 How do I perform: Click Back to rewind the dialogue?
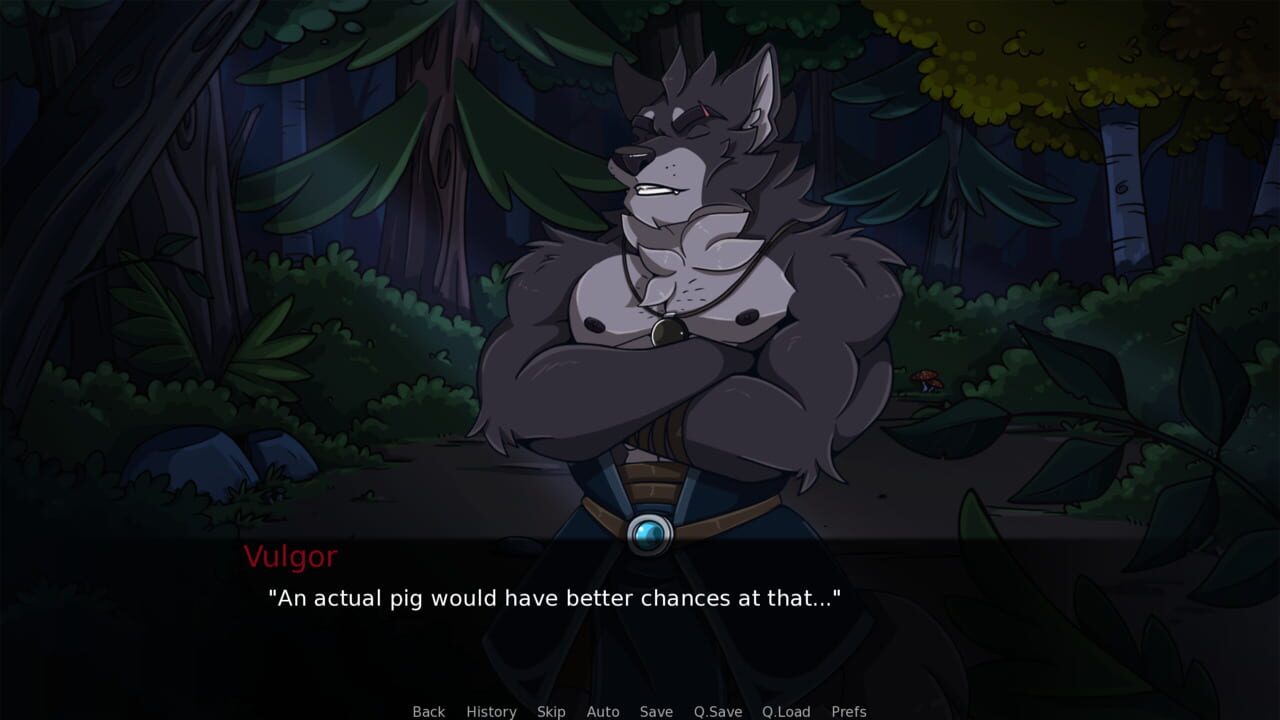pos(427,712)
